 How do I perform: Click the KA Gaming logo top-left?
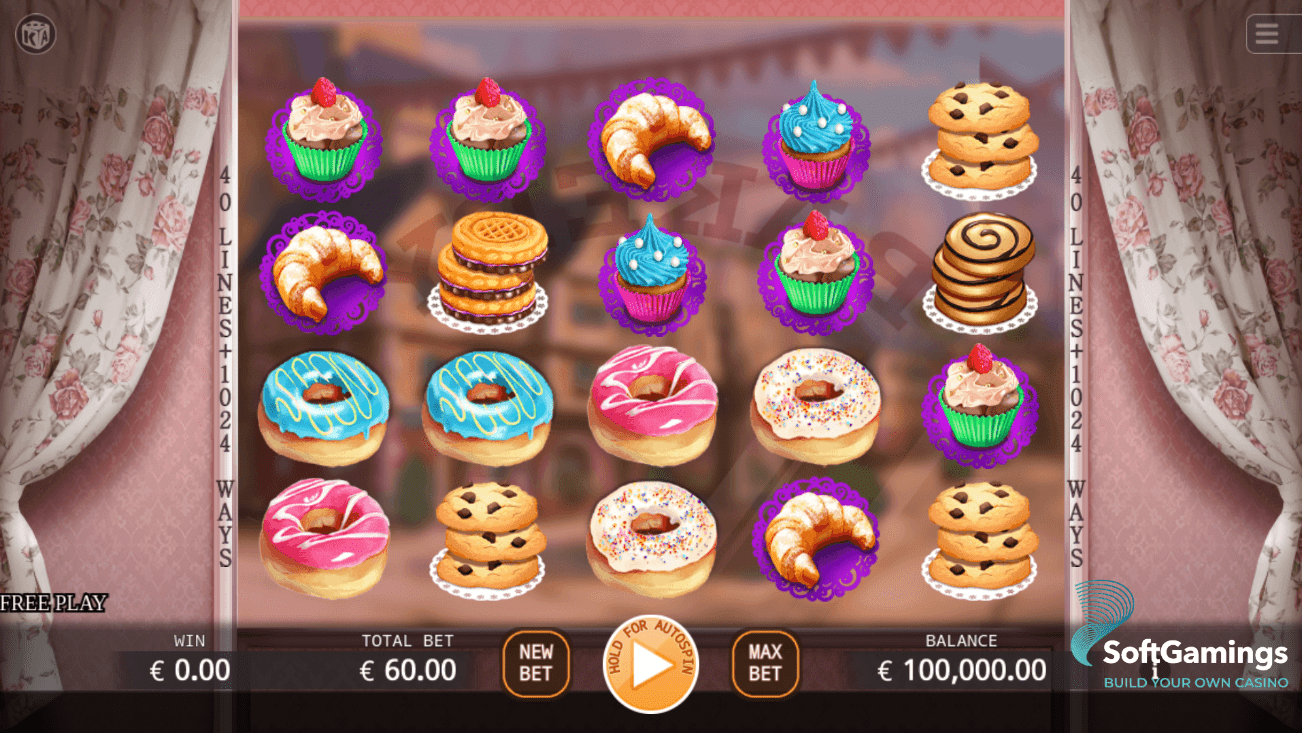click(38, 33)
